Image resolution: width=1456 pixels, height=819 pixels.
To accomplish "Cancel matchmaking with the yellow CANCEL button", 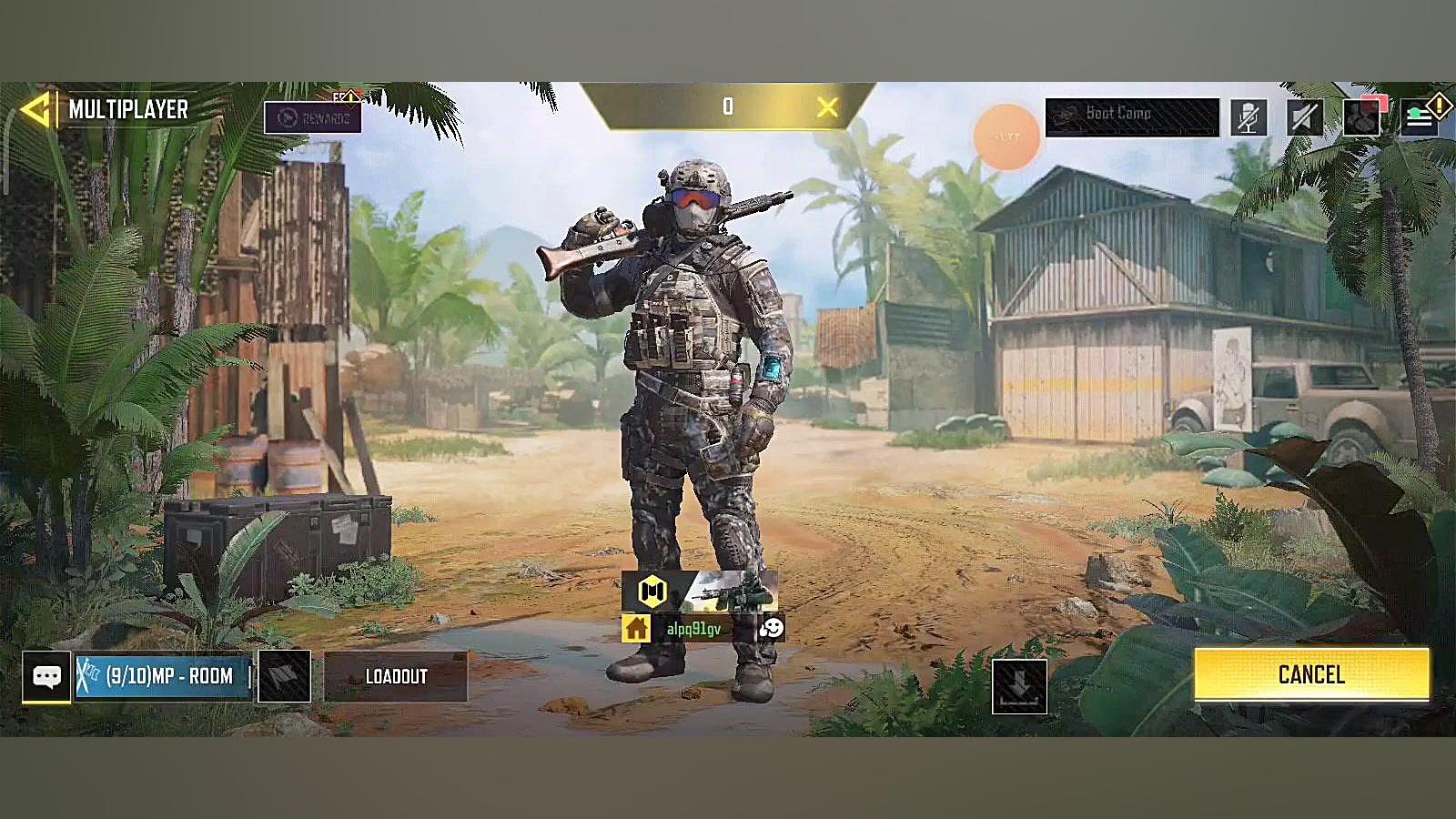I will pyautogui.click(x=1311, y=674).
